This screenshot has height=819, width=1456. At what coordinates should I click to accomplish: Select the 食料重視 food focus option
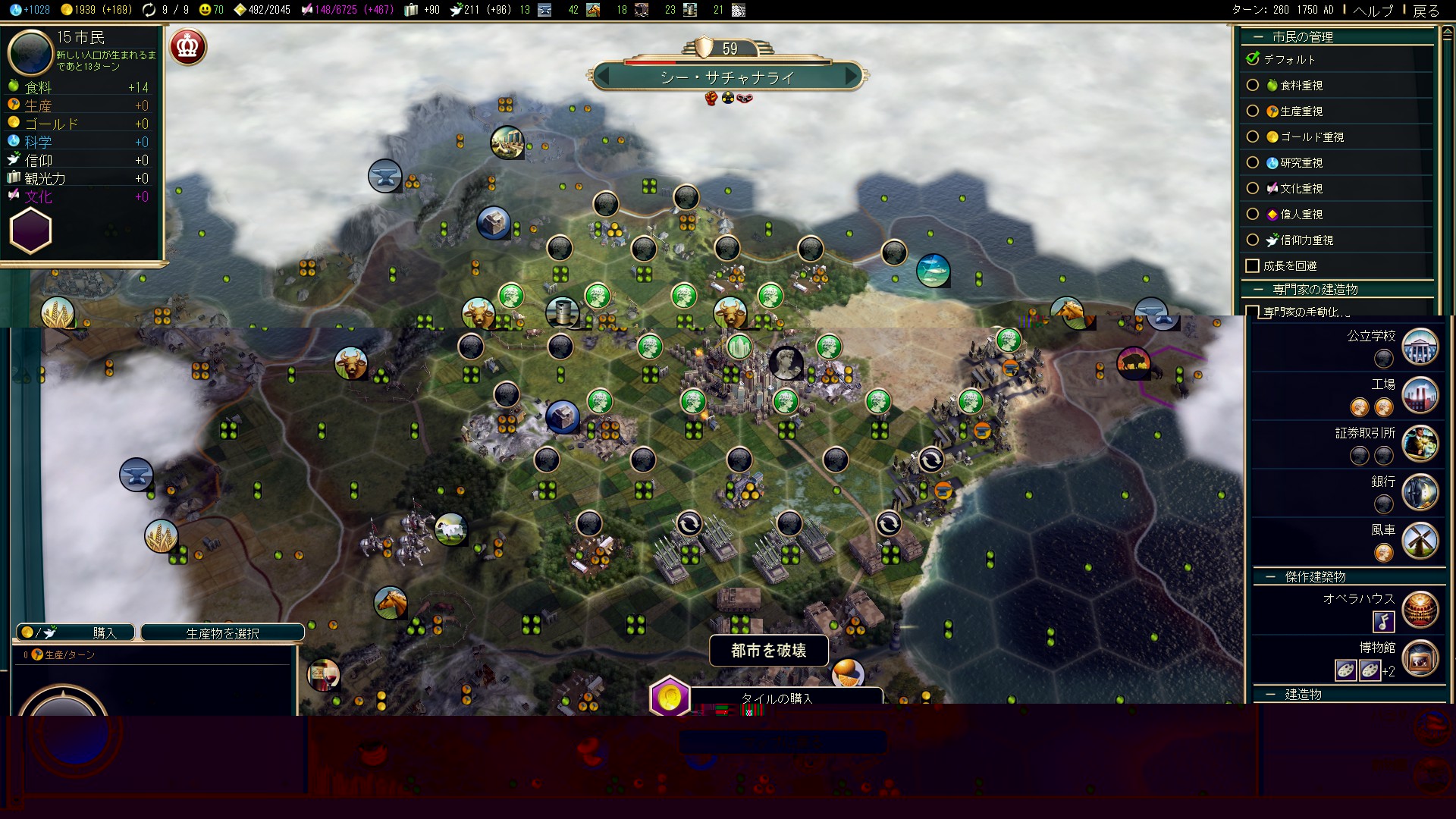1253,86
